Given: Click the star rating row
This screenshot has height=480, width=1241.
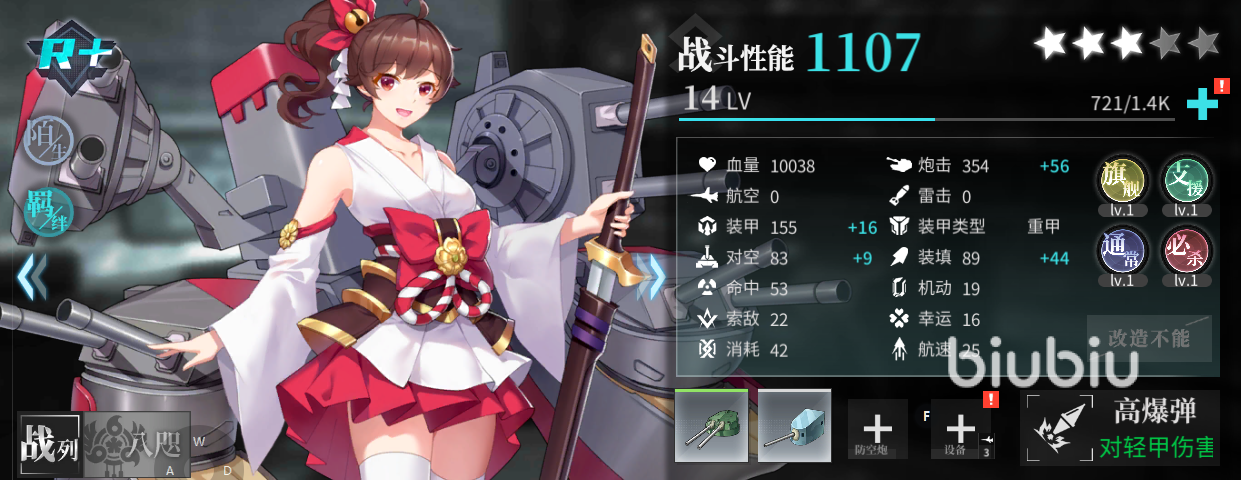Looking at the screenshot, I should point(1127,43).
